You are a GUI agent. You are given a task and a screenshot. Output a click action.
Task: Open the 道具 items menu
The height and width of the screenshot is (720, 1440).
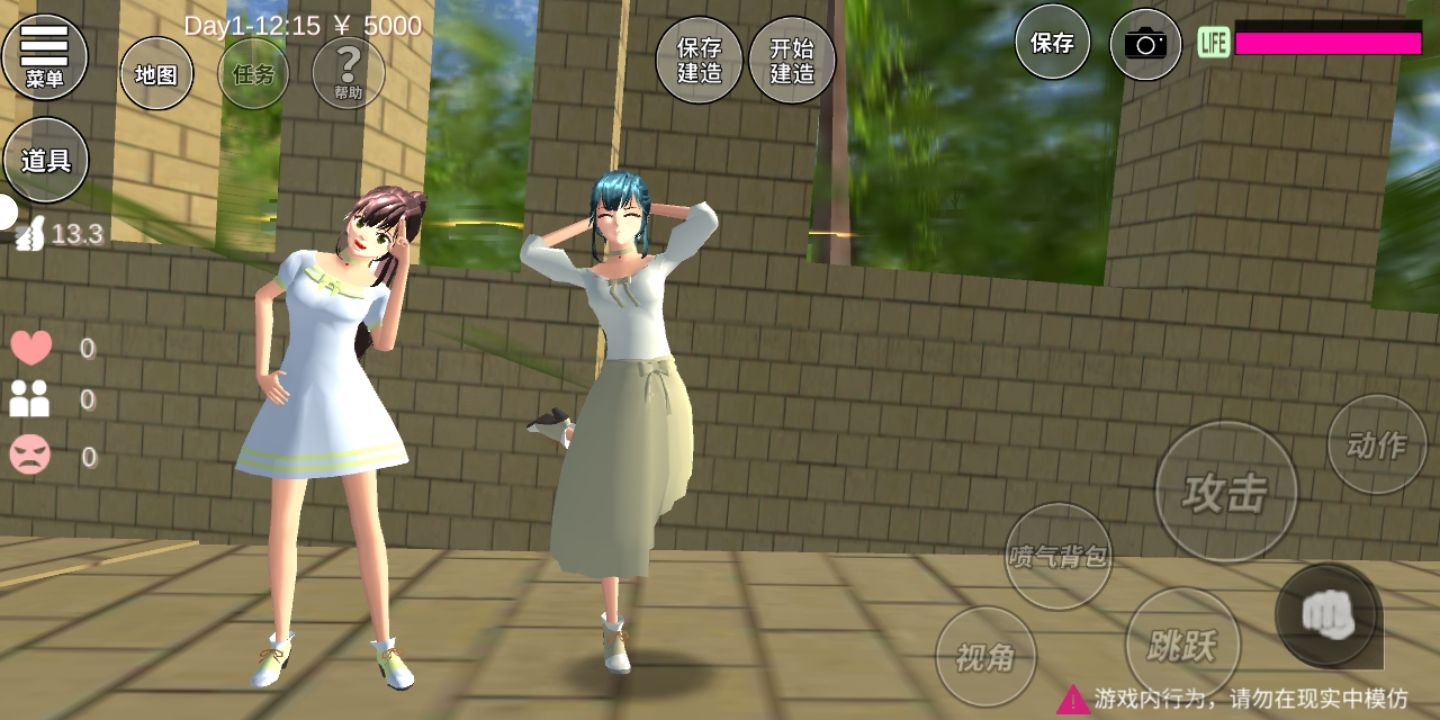coord(46,160)
